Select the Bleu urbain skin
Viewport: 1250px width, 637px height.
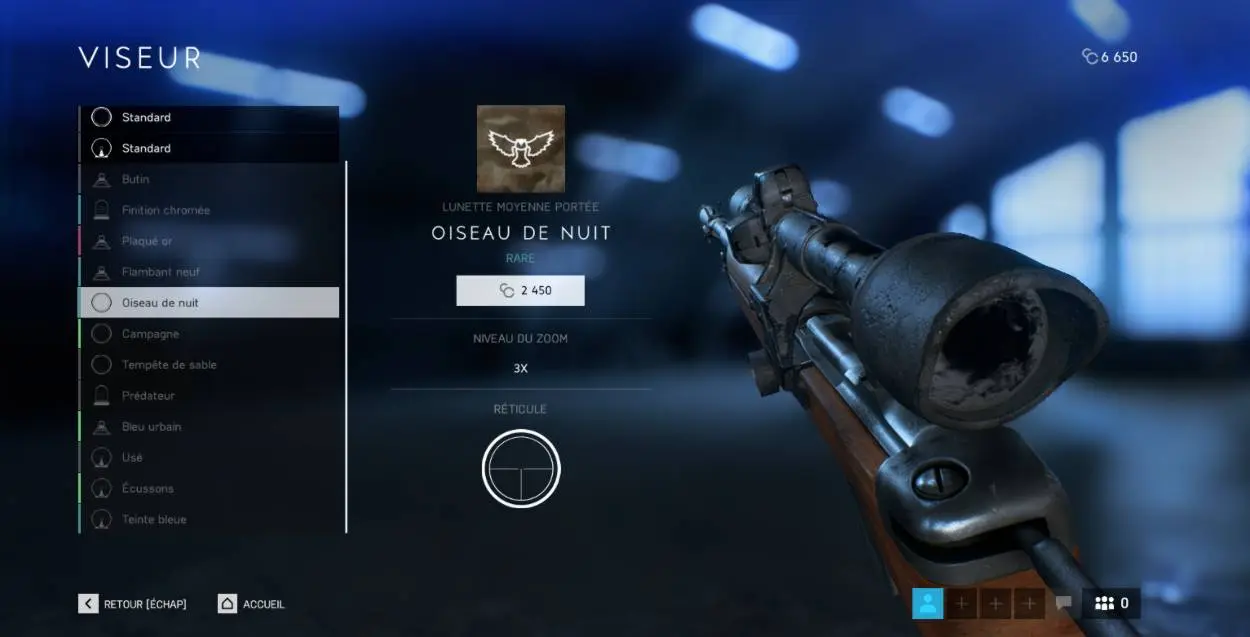[208, 427]
